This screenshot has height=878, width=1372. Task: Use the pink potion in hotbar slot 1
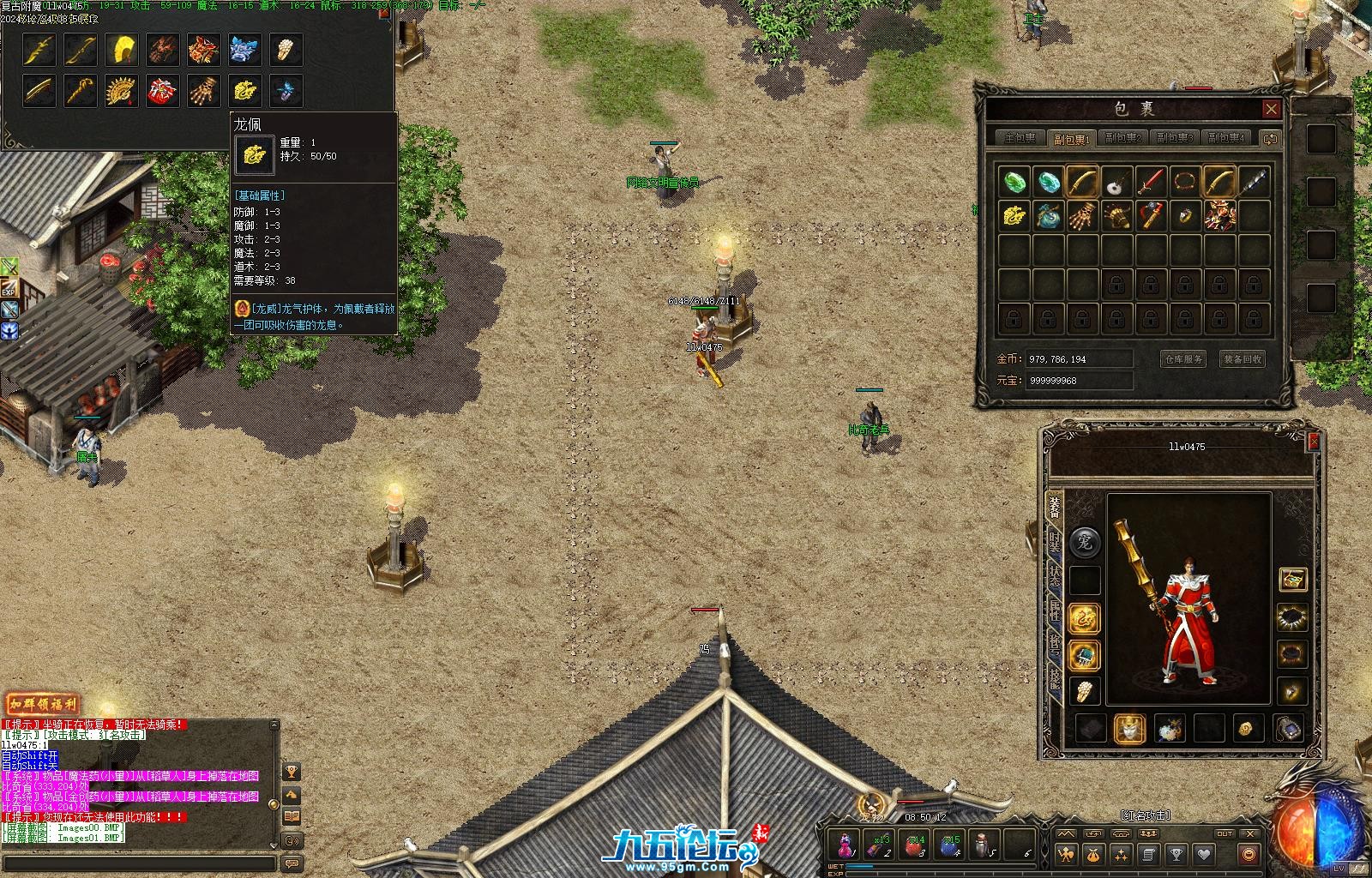[x=845, y=844]
